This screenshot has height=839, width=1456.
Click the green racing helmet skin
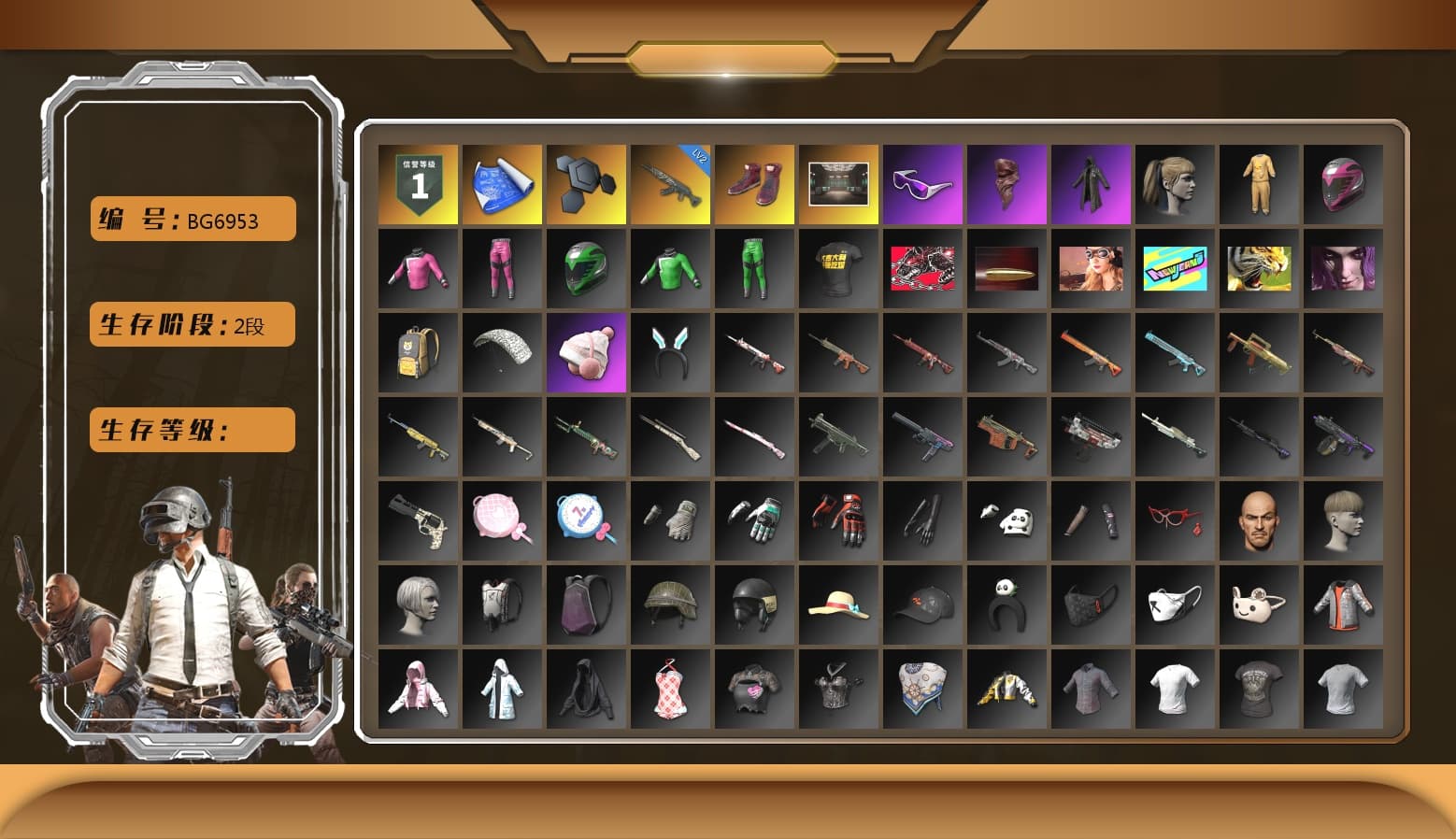pos(586,268)
